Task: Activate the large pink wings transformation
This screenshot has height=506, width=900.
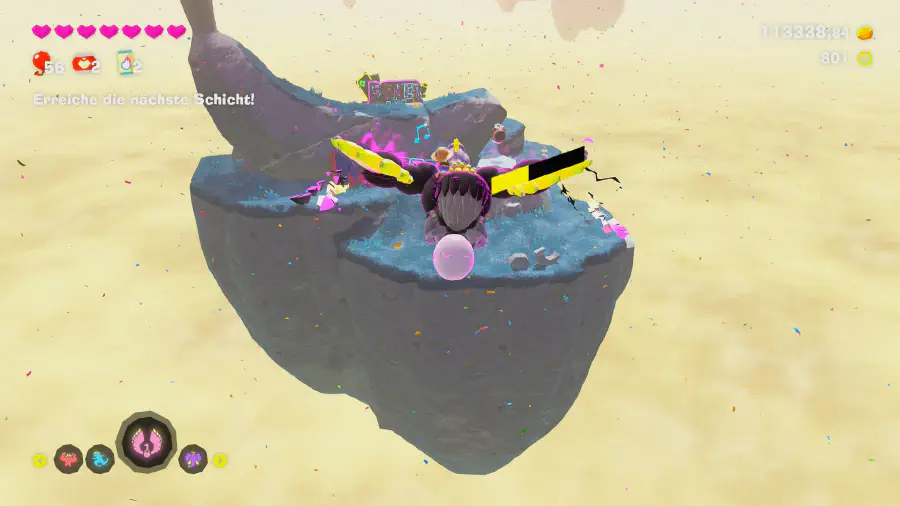Action: (146, 443)
